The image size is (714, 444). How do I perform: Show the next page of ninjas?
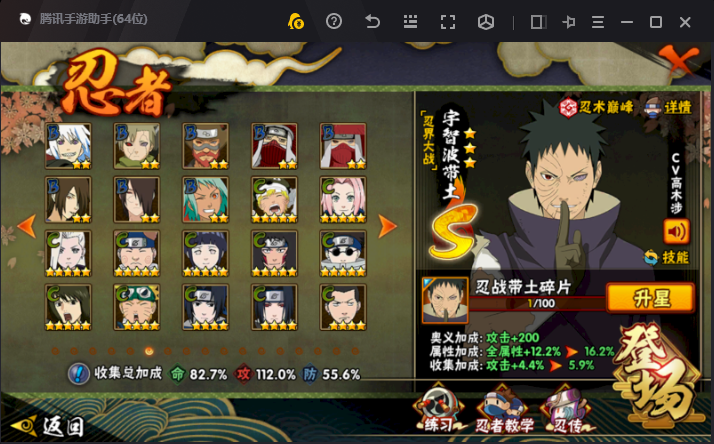388,226
